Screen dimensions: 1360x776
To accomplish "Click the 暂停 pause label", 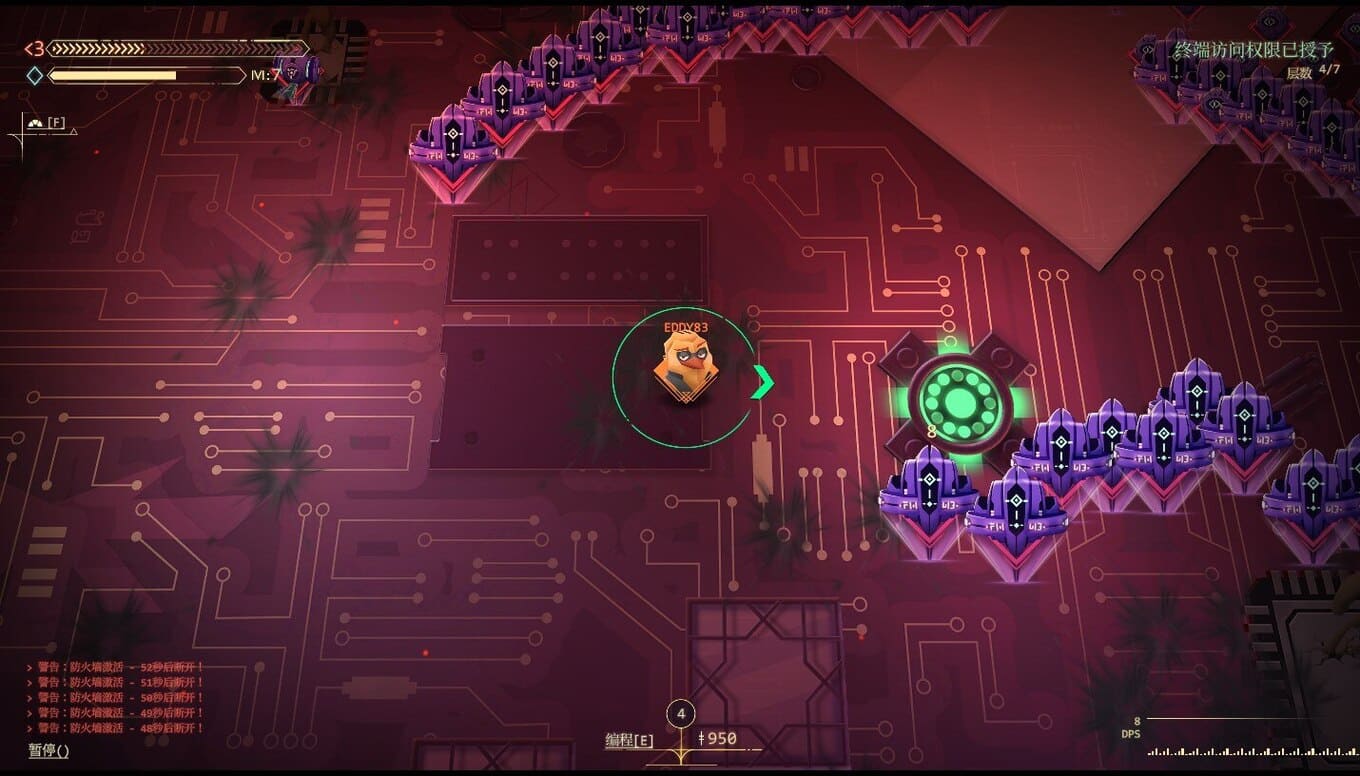I will (48, 750).
